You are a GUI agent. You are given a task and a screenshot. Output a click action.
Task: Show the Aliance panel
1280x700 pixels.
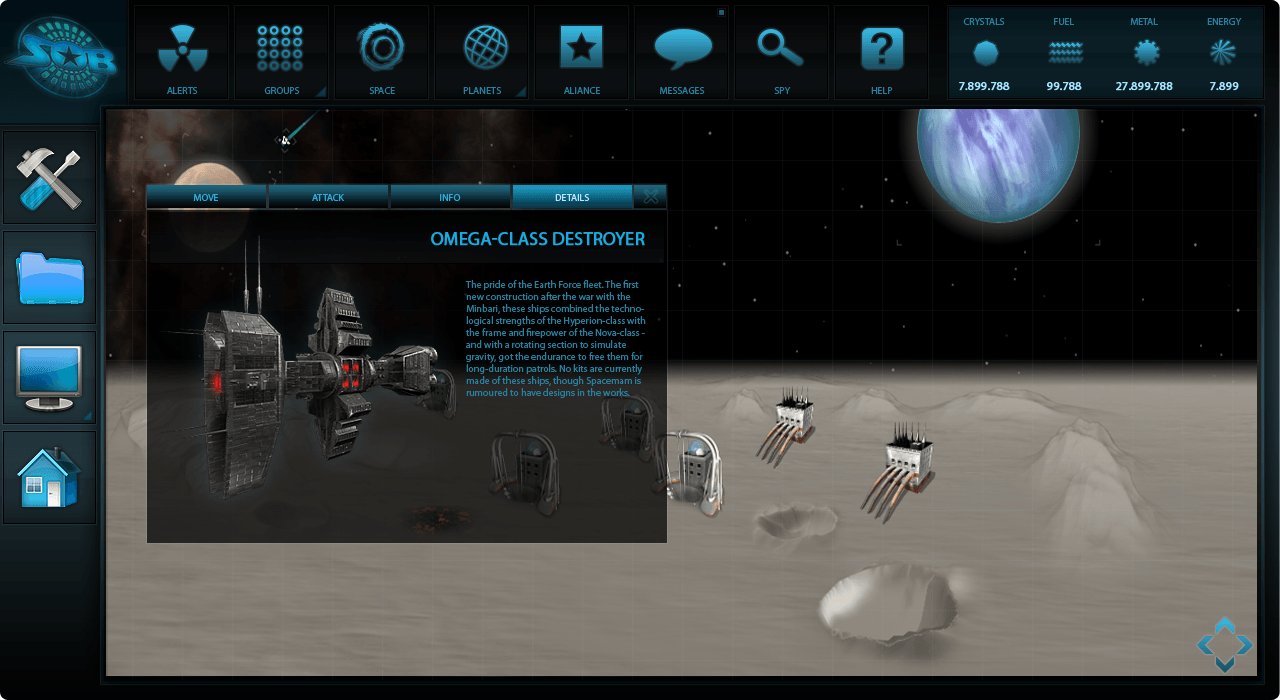point(581,52)
